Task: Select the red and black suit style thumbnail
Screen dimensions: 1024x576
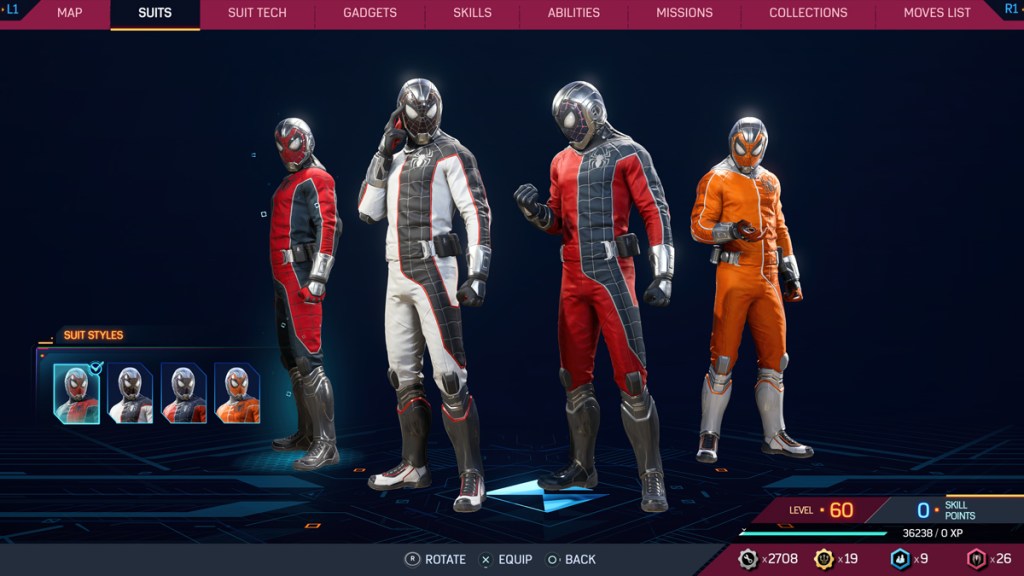Action: pos(77,394)
